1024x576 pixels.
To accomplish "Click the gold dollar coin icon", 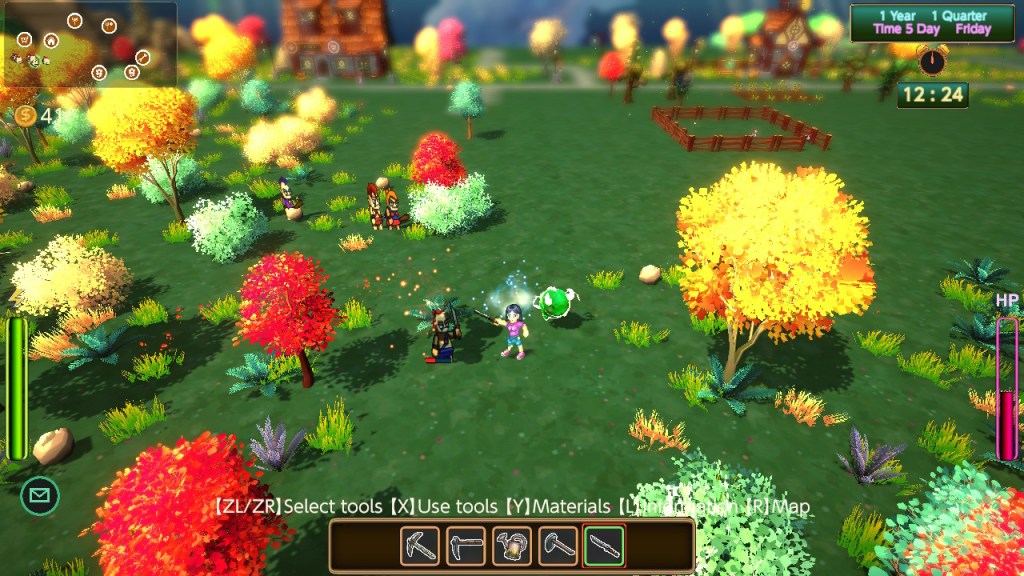I will pos(26,116).
